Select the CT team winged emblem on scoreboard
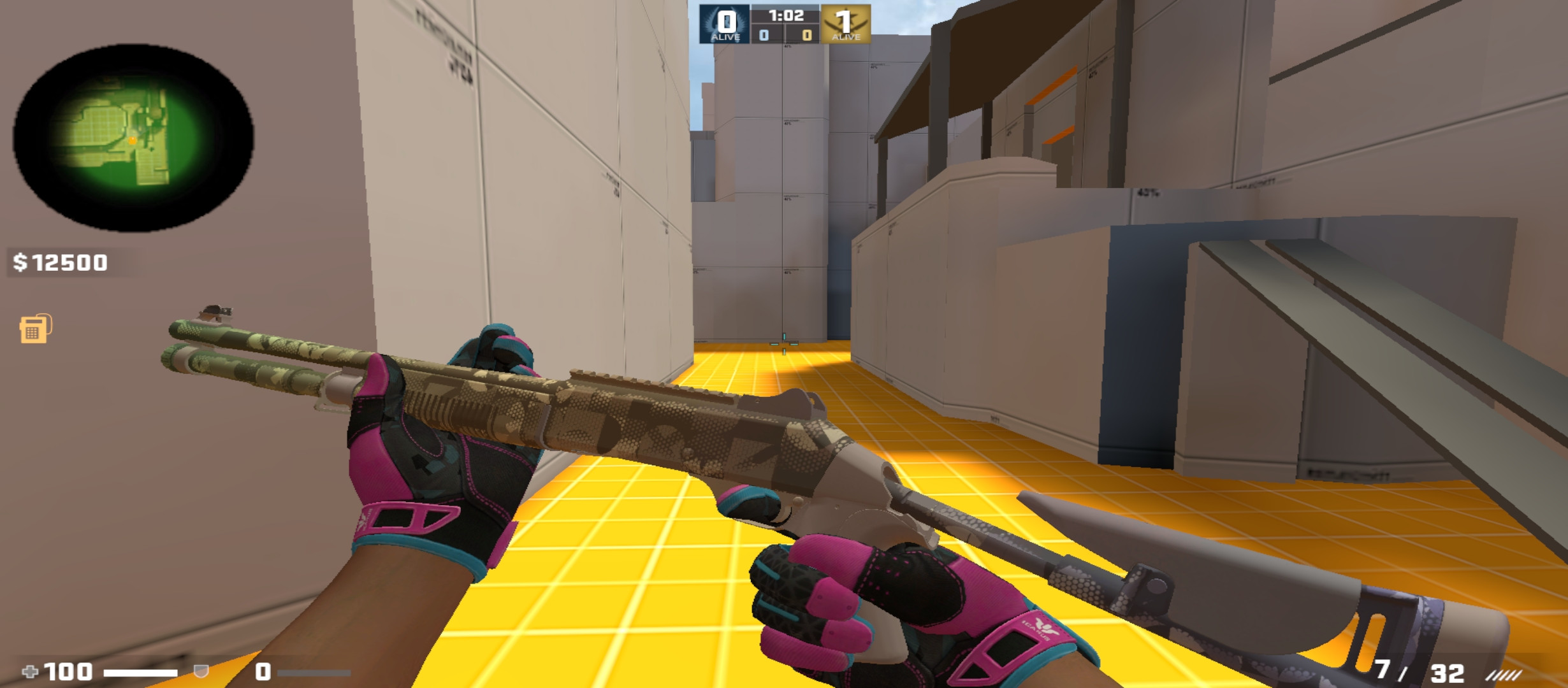Image resolution: width=1568 pixels, height=688 pixels. click(725, 20)
